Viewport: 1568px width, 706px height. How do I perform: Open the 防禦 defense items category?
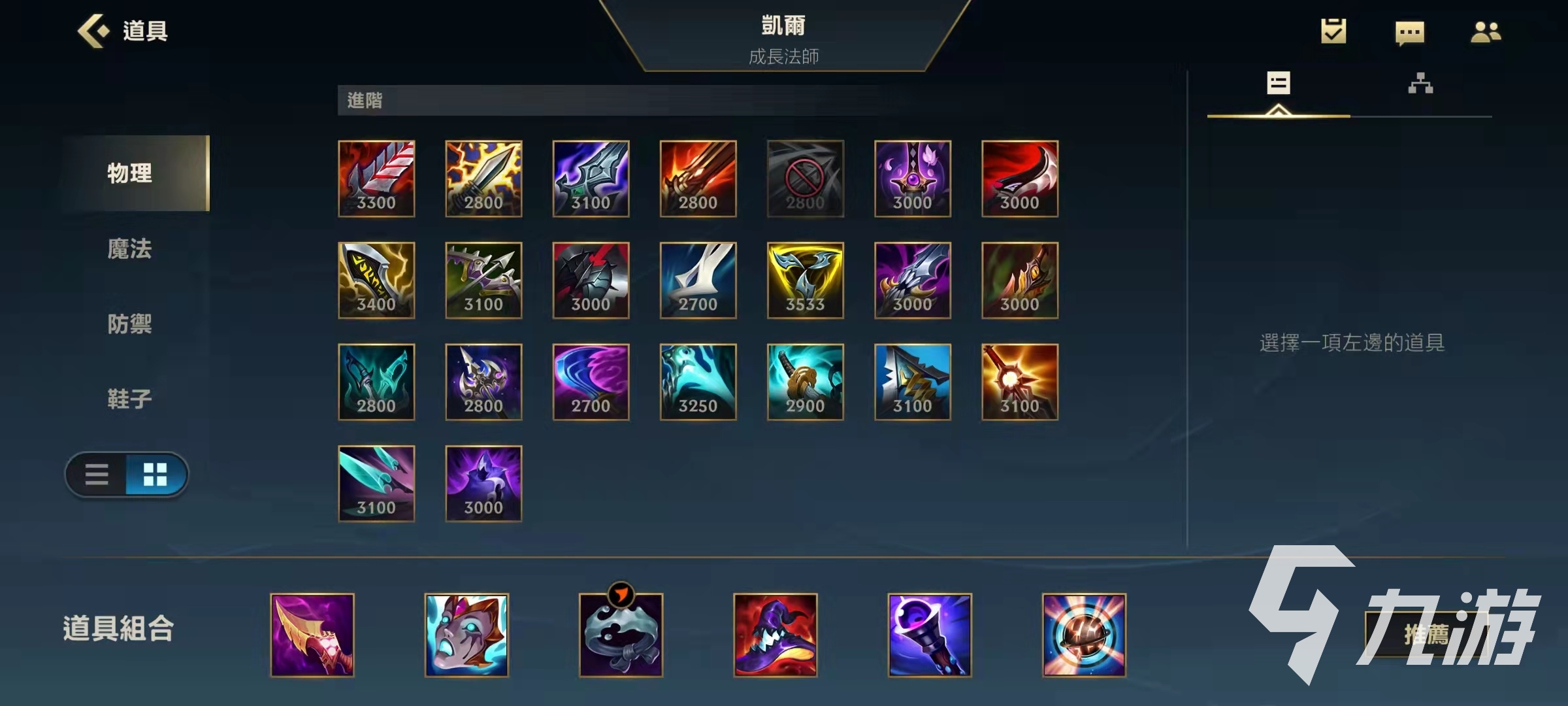129,325
